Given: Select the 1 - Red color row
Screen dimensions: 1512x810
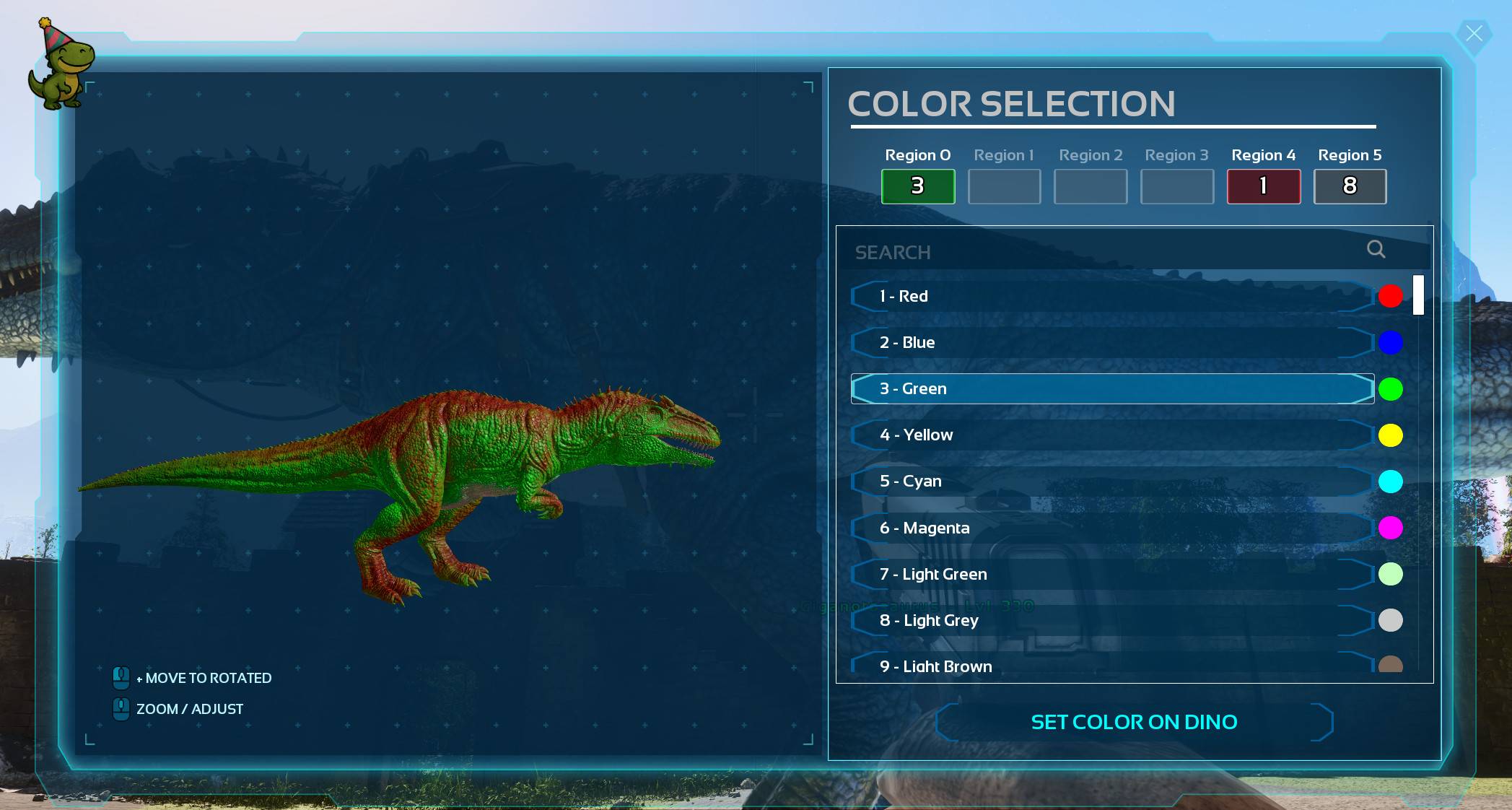Looking at the screenshot, I should pos(1111,296).
